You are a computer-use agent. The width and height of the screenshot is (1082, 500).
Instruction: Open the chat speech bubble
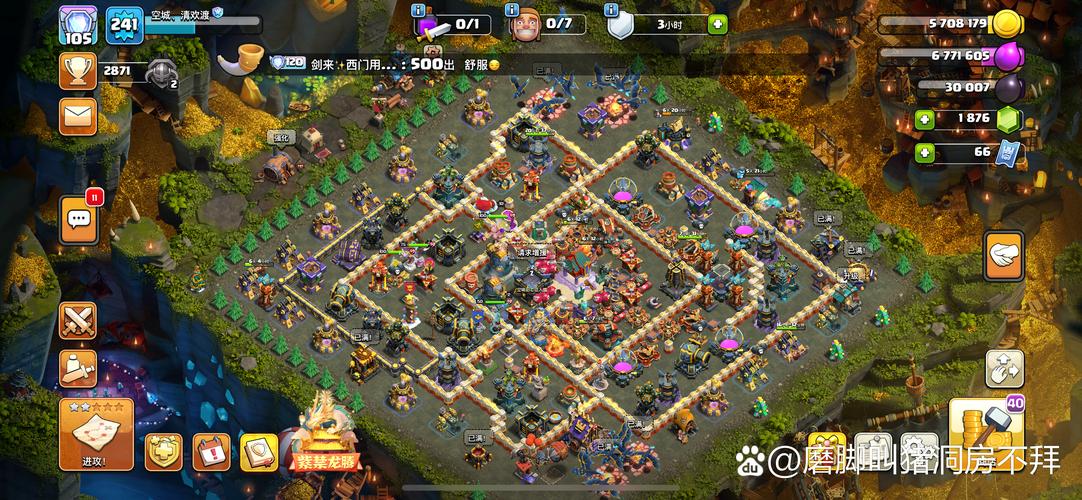coord(79,219)
